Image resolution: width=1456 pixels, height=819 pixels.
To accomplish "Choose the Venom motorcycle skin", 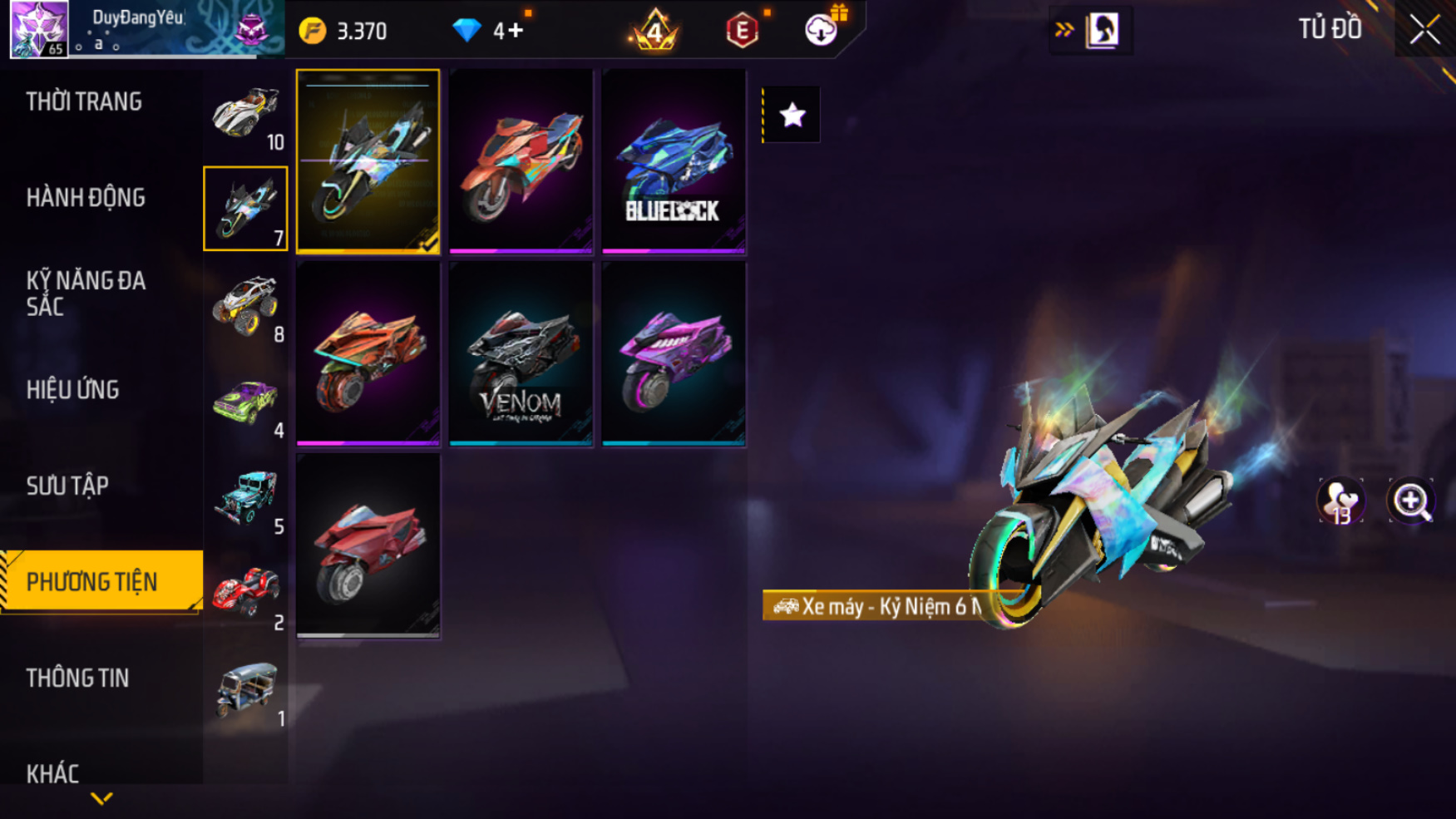I will pos(521,353).
